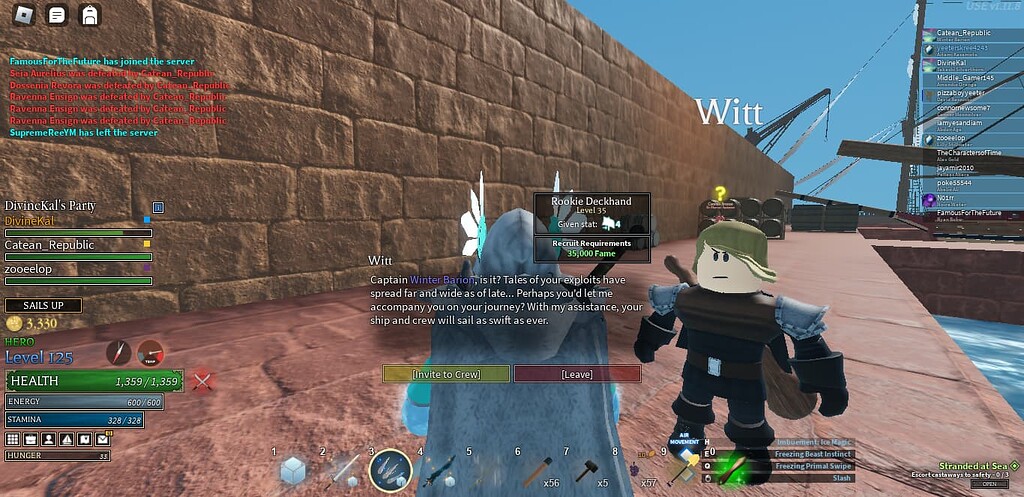The height and width of the screenshot is (497, 1024).
Task: Open the grid menu icon below stamina
Action: pyautogui.click(x=13, y=439)
